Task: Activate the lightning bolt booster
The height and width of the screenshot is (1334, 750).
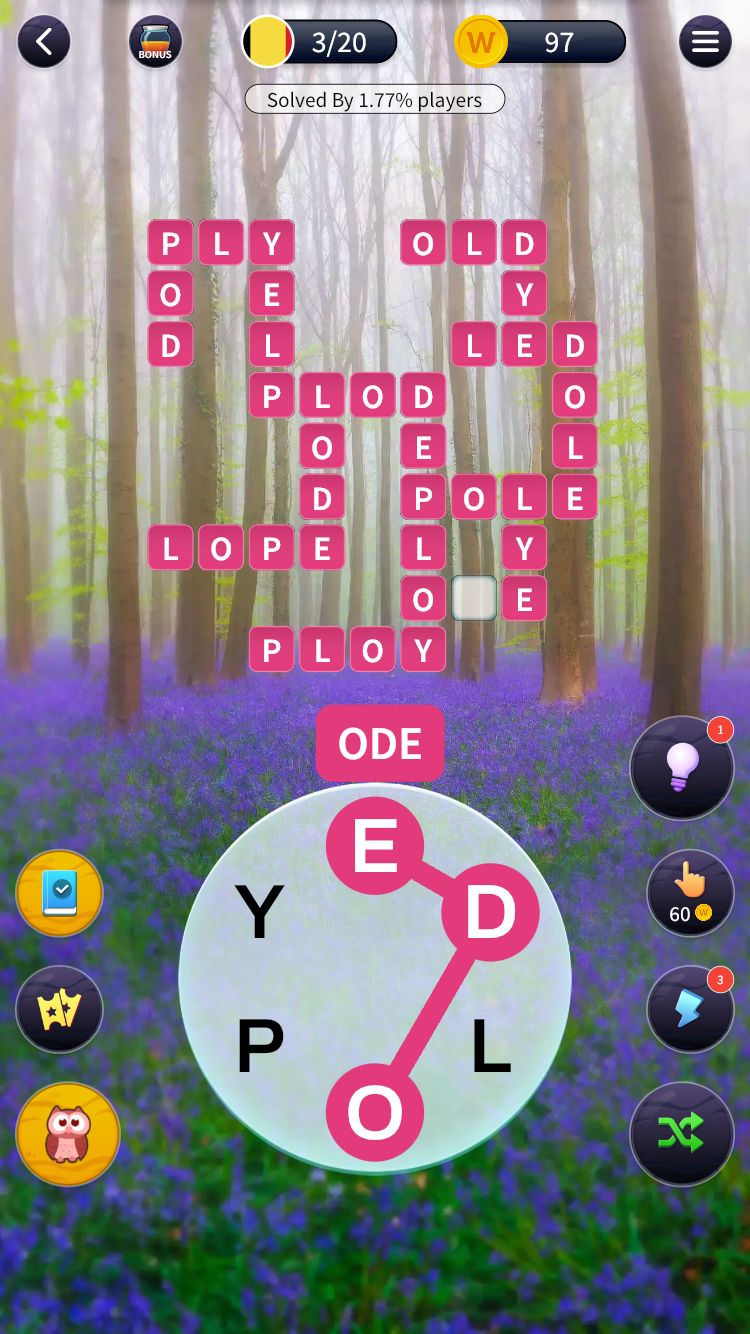Action: click(x=689, y=1009)
